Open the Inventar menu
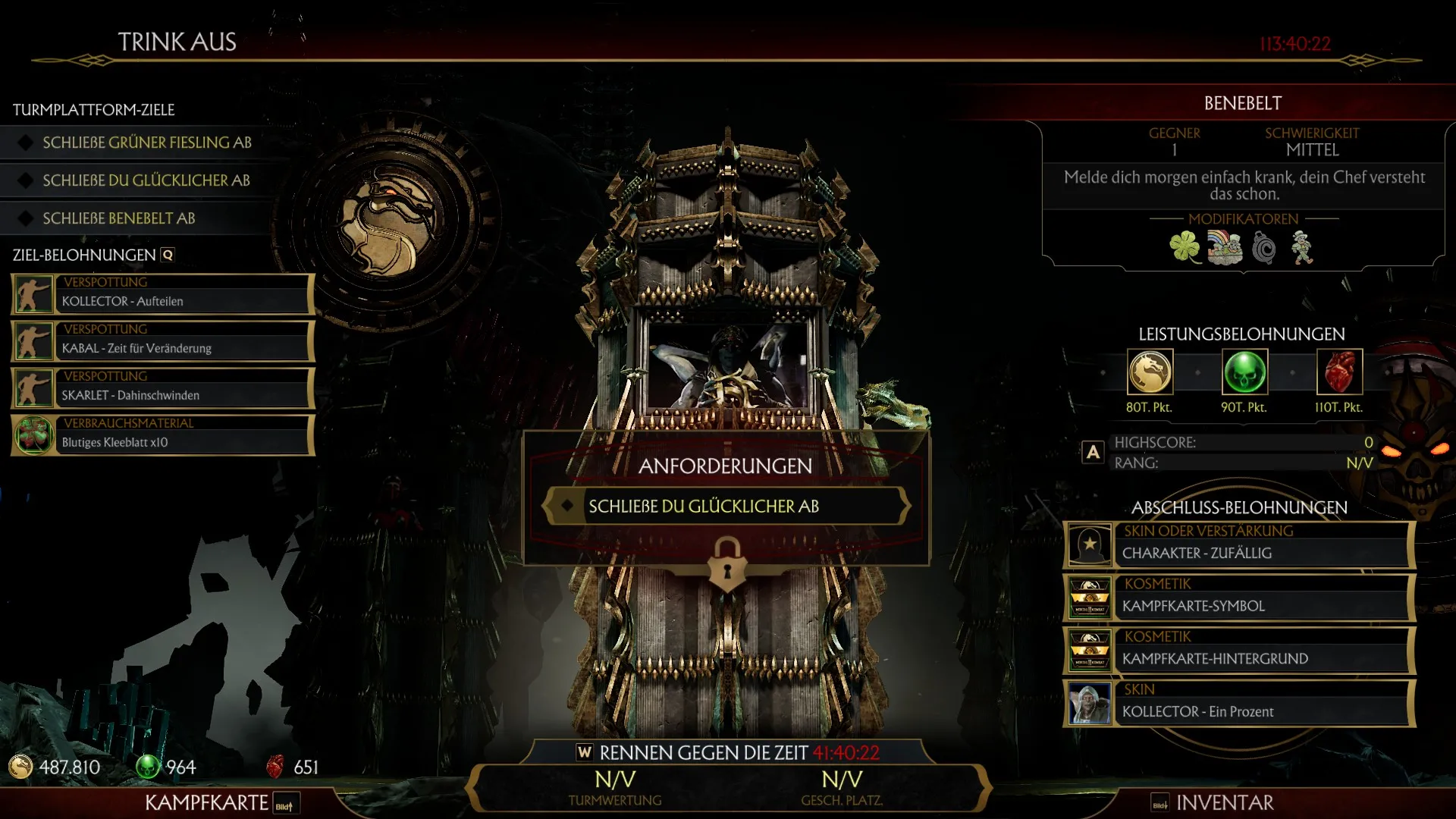 click(x=1224, y=802)
